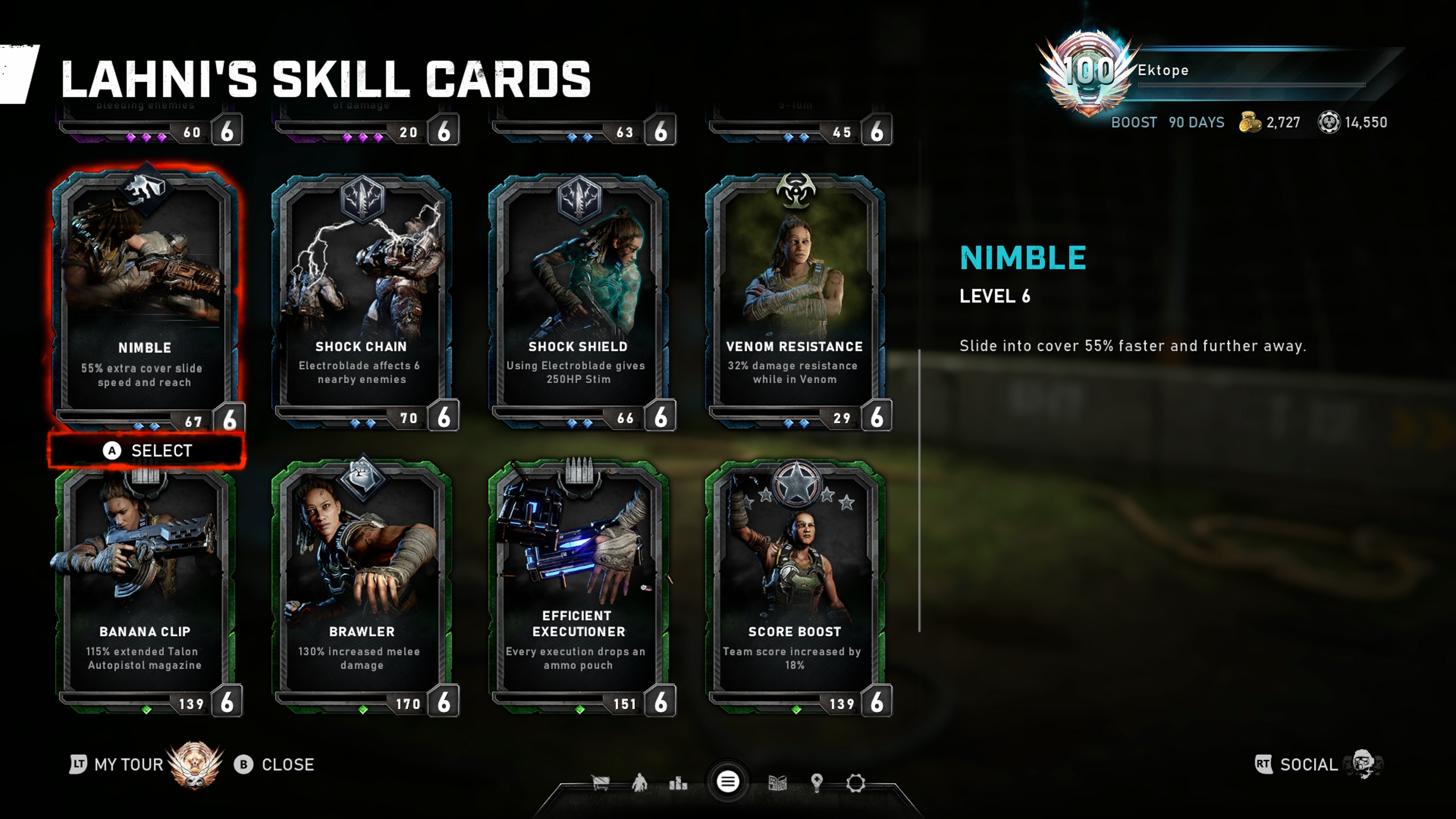
Task: Close the skill cards screen
Action: pos(275,765)
